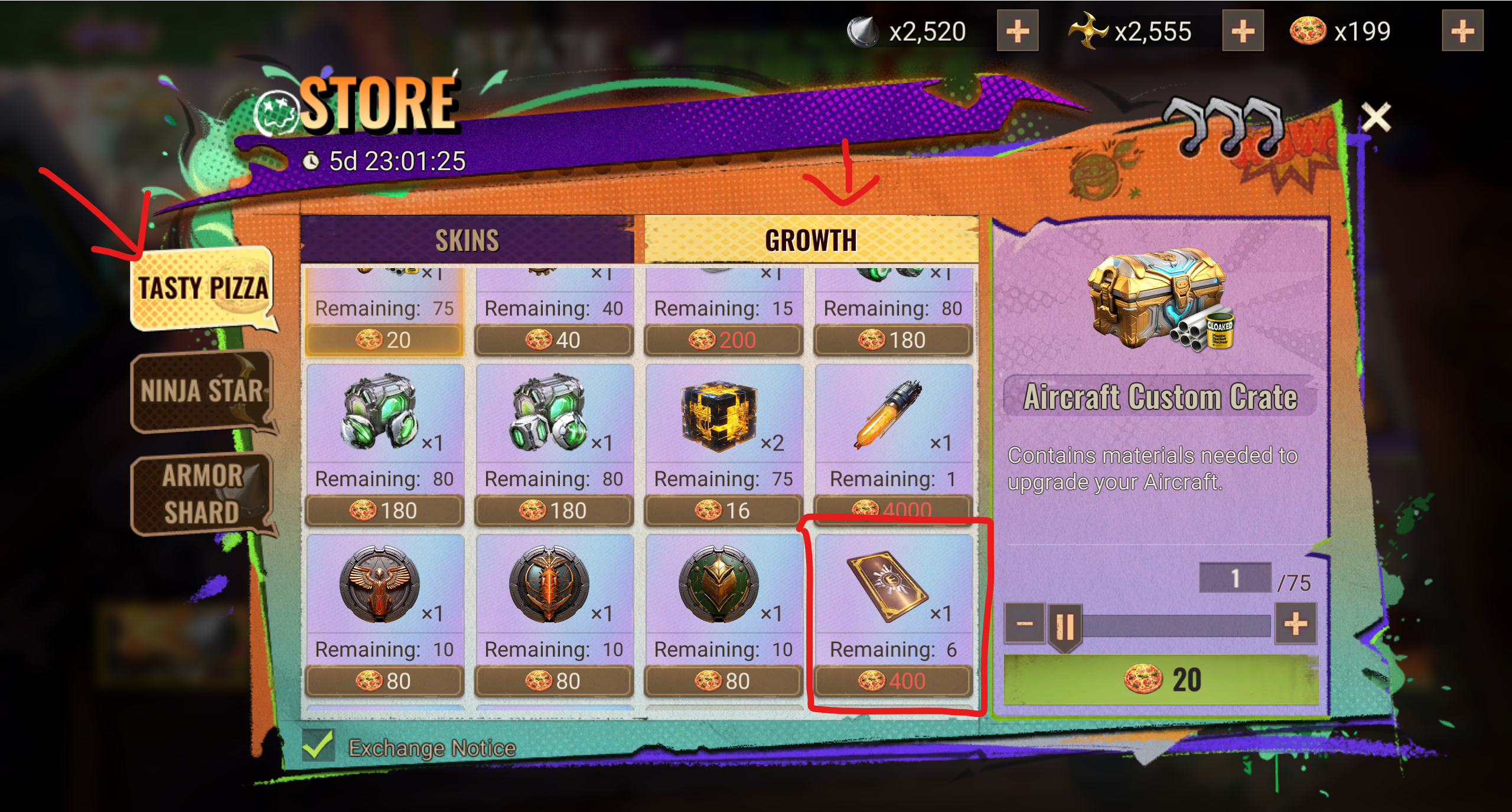Choose the Armor Shard store category
This screenshot has width=1512, height=812.
click(201, 494)
